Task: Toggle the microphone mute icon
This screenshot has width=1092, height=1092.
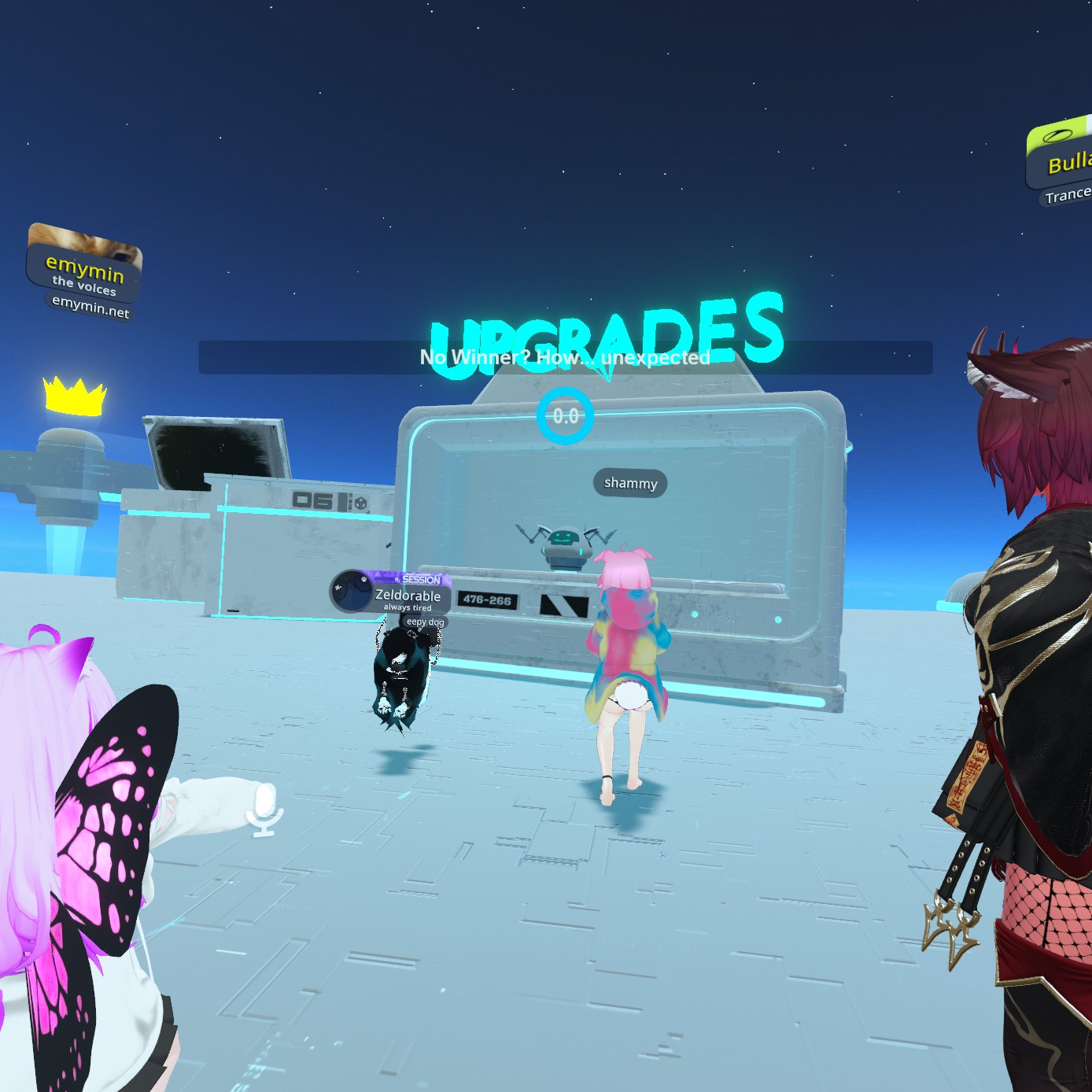Action: point(265,809)
